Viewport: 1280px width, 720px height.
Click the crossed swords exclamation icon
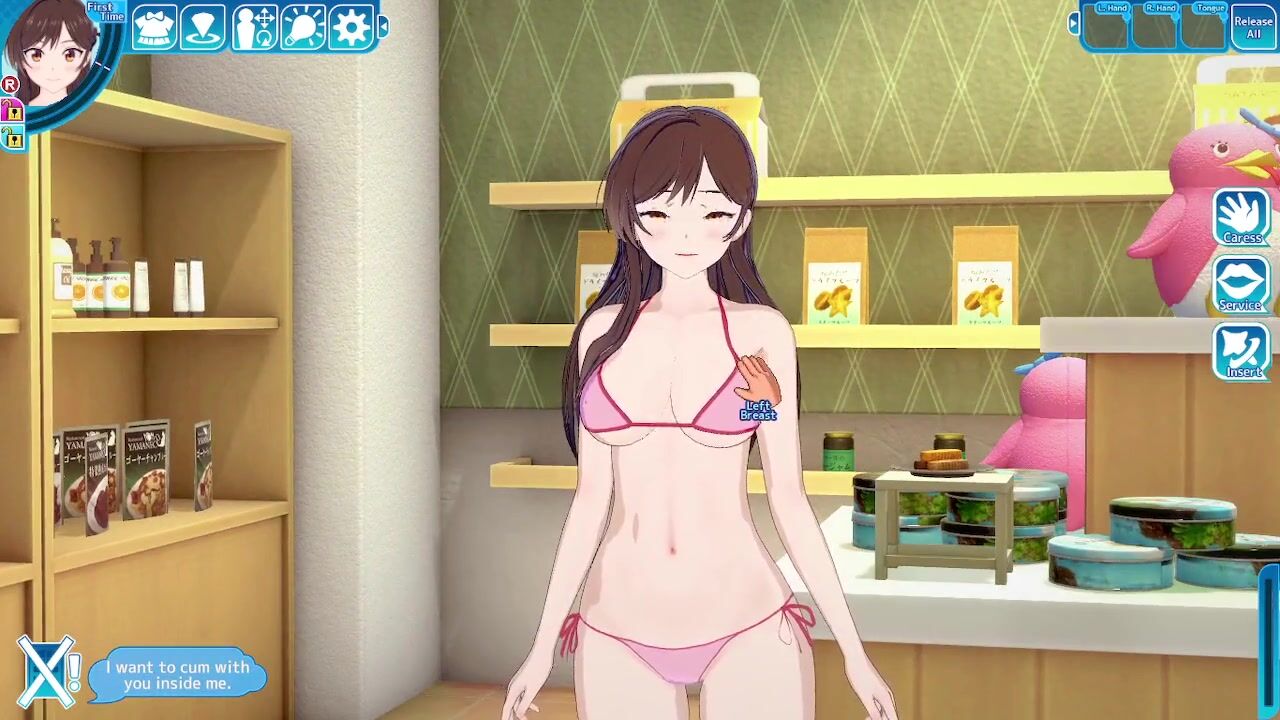48,669
